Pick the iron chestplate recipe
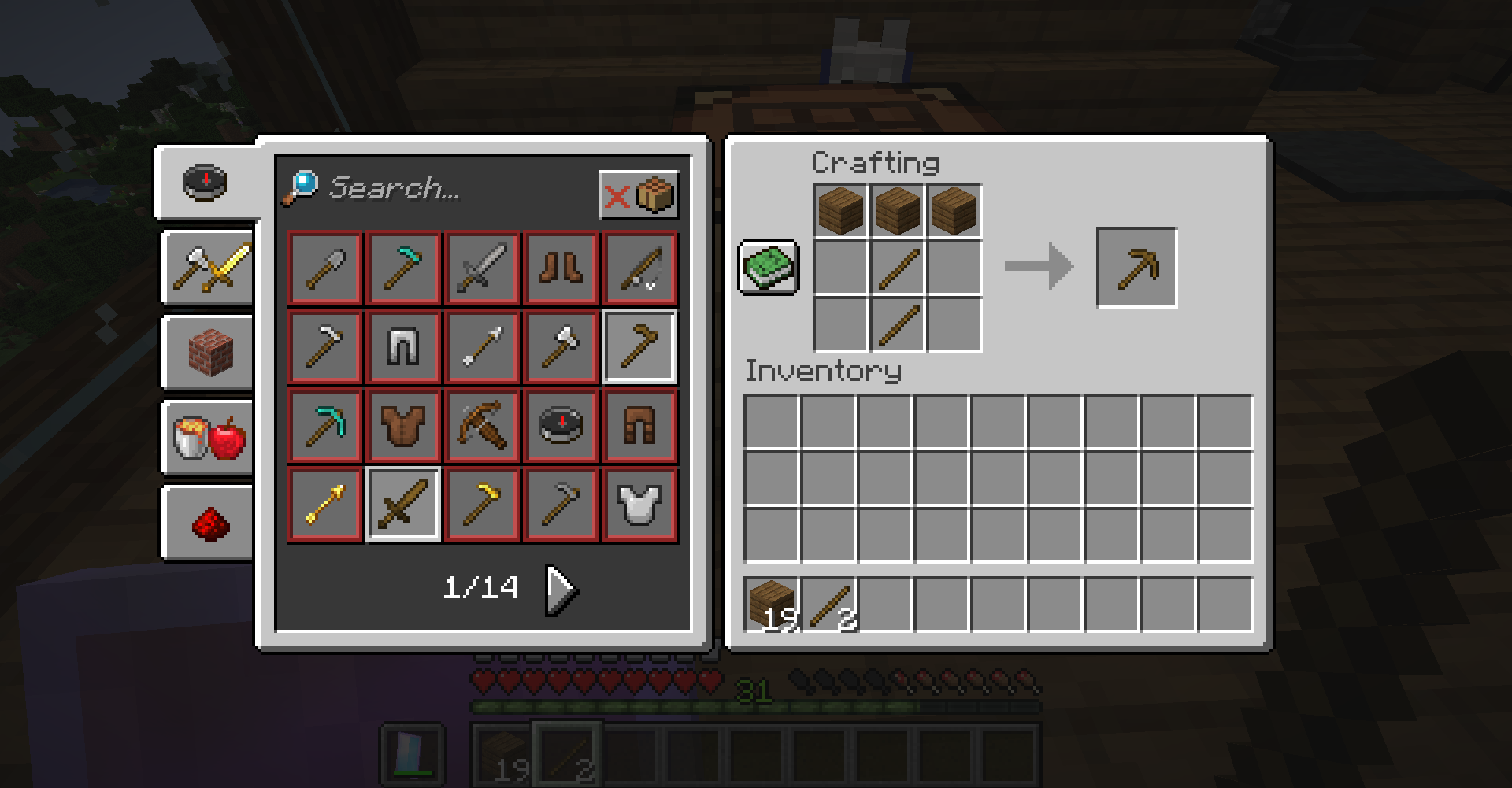This screenshot has height=788, width=1512. point(639,504)
